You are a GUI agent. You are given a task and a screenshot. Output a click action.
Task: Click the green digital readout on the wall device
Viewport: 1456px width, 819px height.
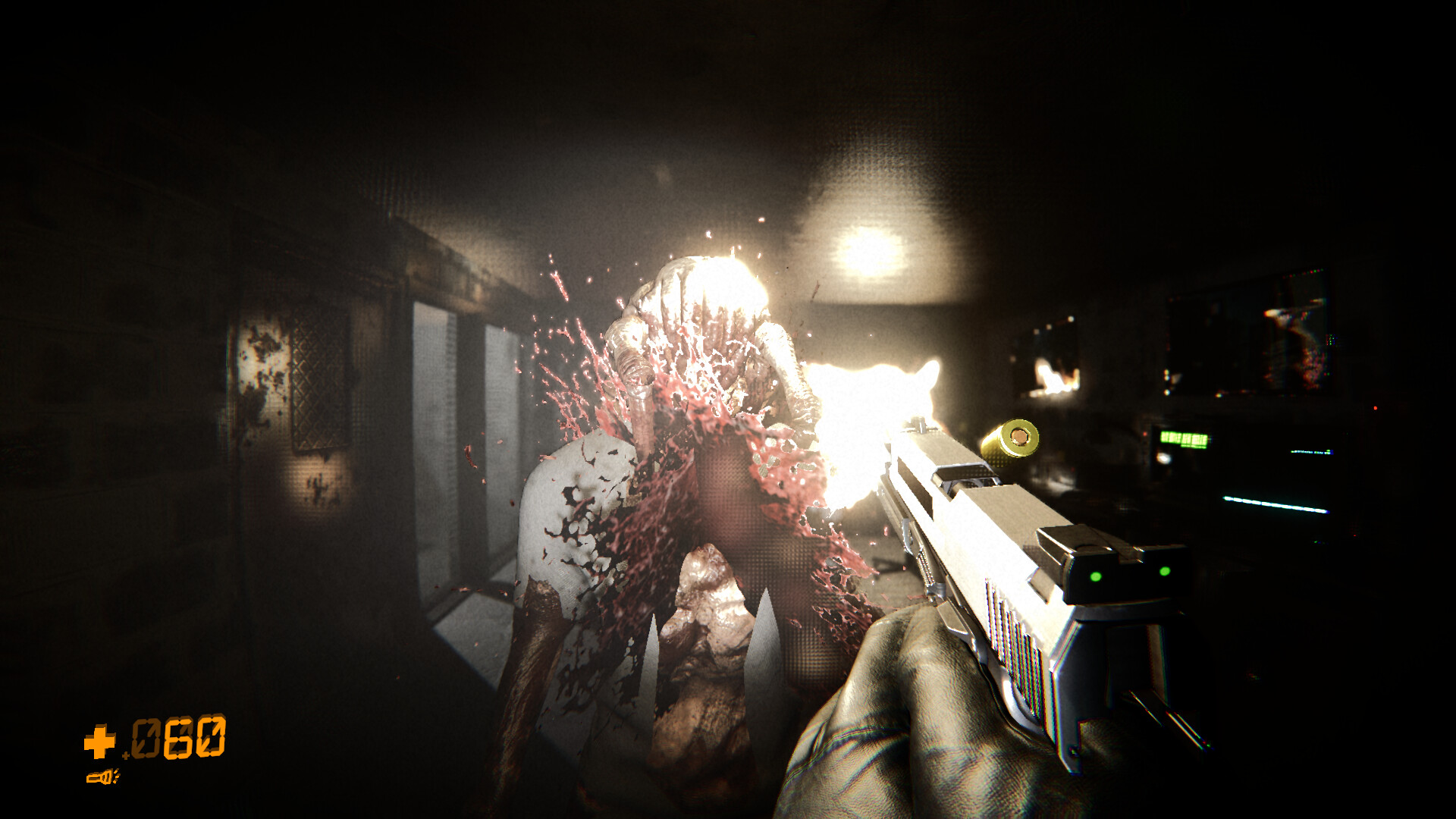1184,438
